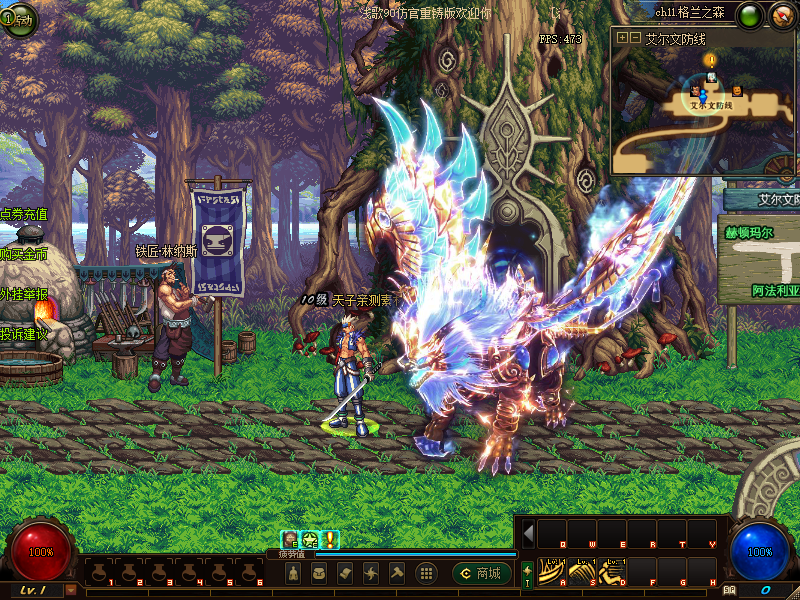The width and height of the screenshot is (800, 600).
Task: Click the minimap zoom-in plus button
Action: (623, 38)
